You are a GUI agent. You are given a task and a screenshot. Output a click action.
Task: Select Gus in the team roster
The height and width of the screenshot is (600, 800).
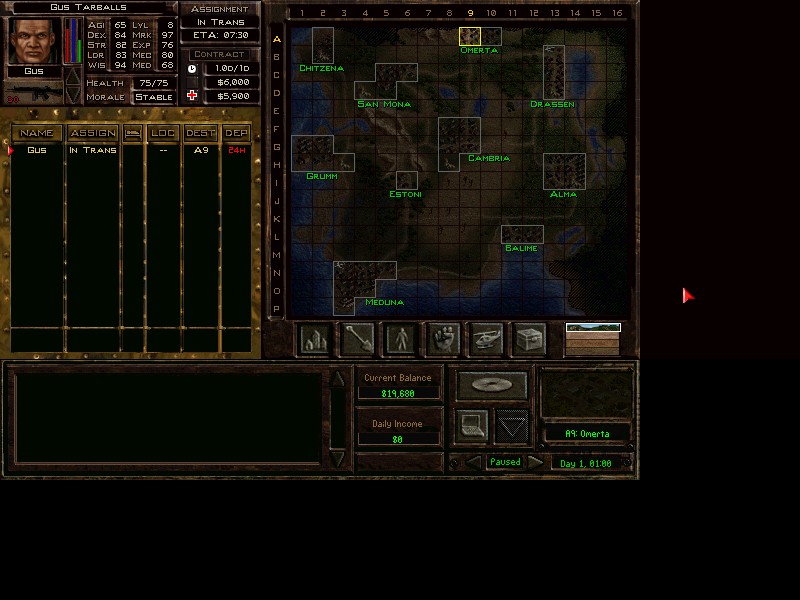click(37, 150)
